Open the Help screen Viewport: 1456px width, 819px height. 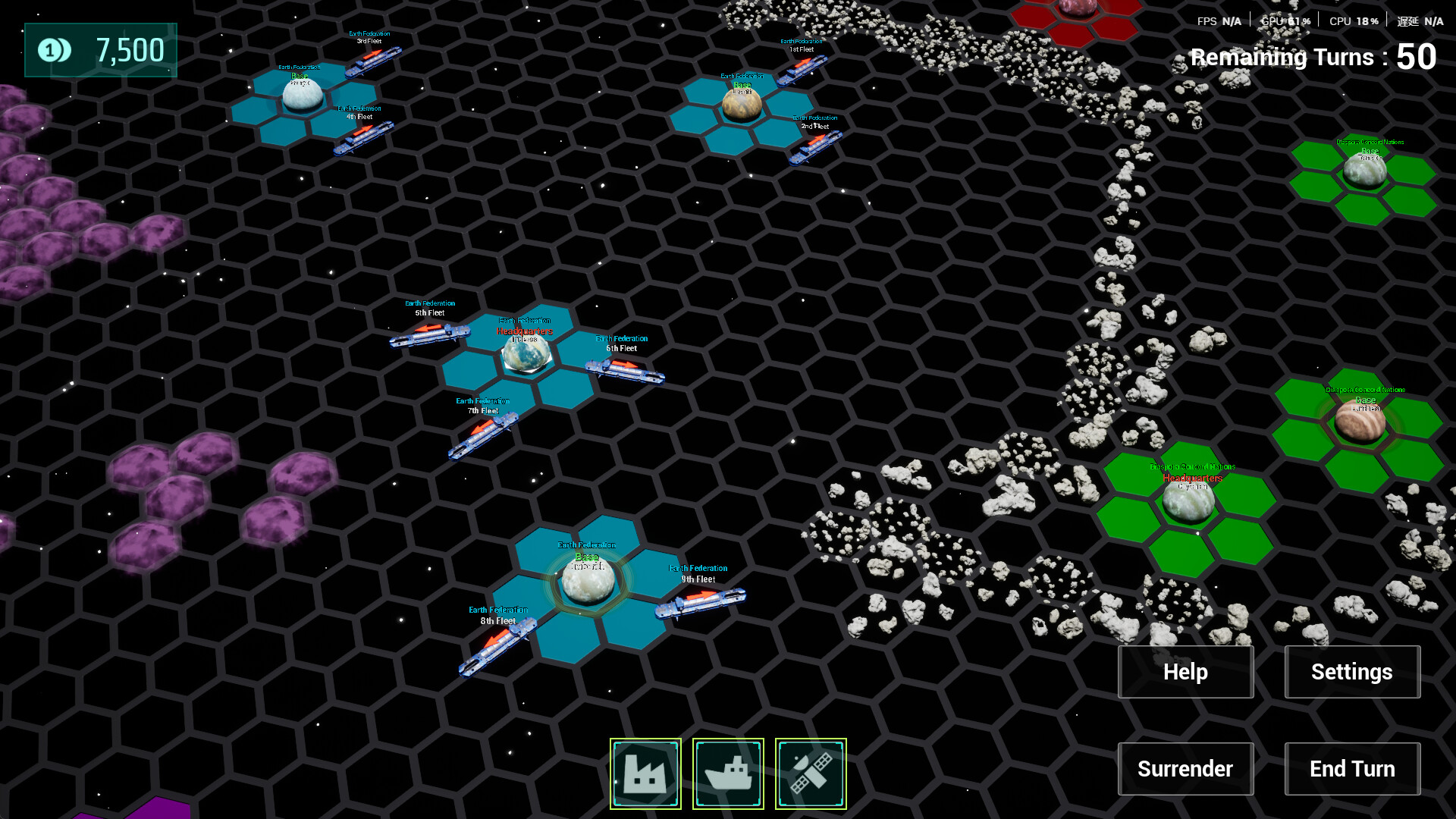tap(1185, 672)
